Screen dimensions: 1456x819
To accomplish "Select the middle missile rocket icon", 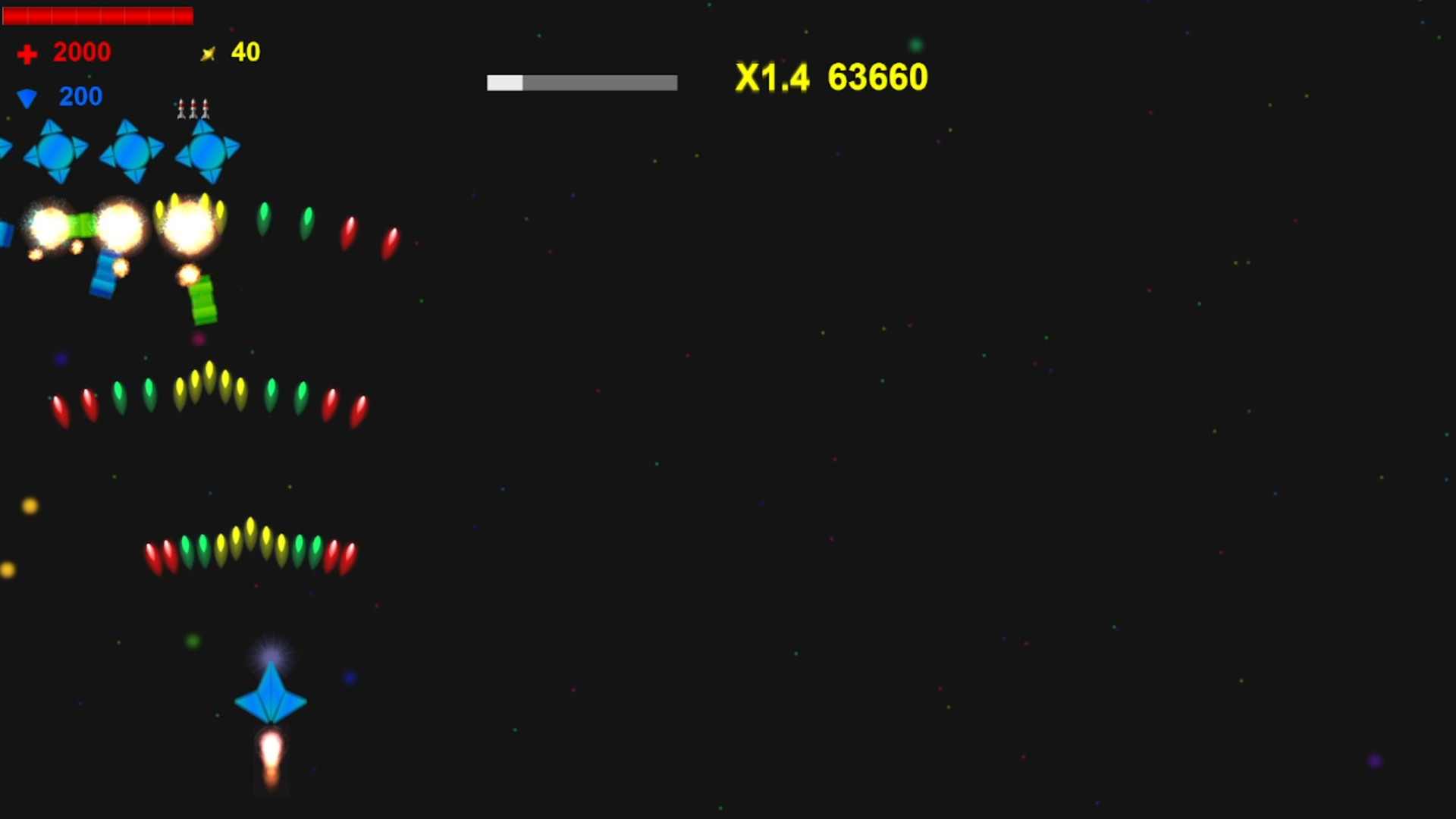I will [x=193, y=108].
